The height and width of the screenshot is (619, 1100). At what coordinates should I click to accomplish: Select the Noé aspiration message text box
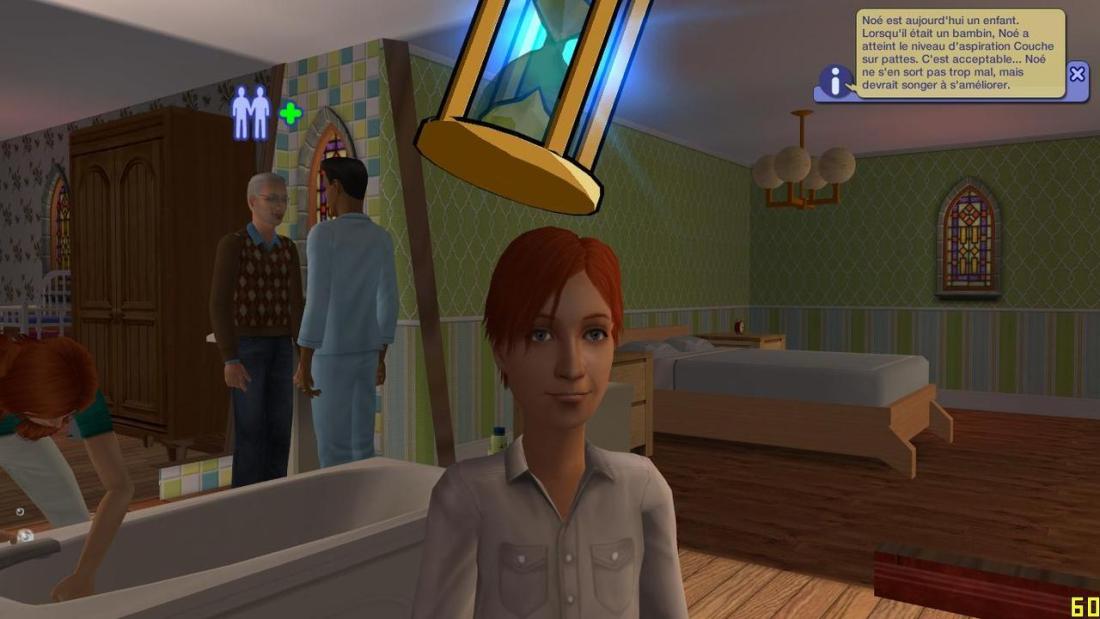959,53
